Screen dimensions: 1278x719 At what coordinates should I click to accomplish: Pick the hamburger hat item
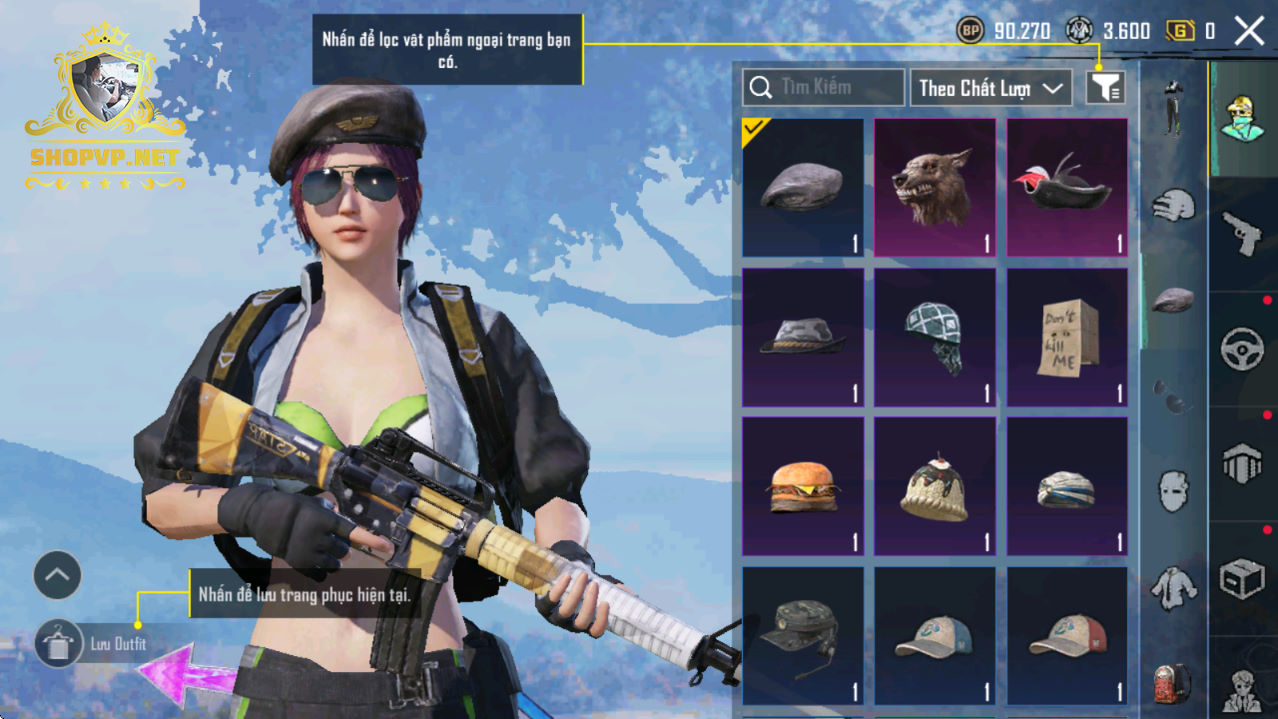pos(803,486)
